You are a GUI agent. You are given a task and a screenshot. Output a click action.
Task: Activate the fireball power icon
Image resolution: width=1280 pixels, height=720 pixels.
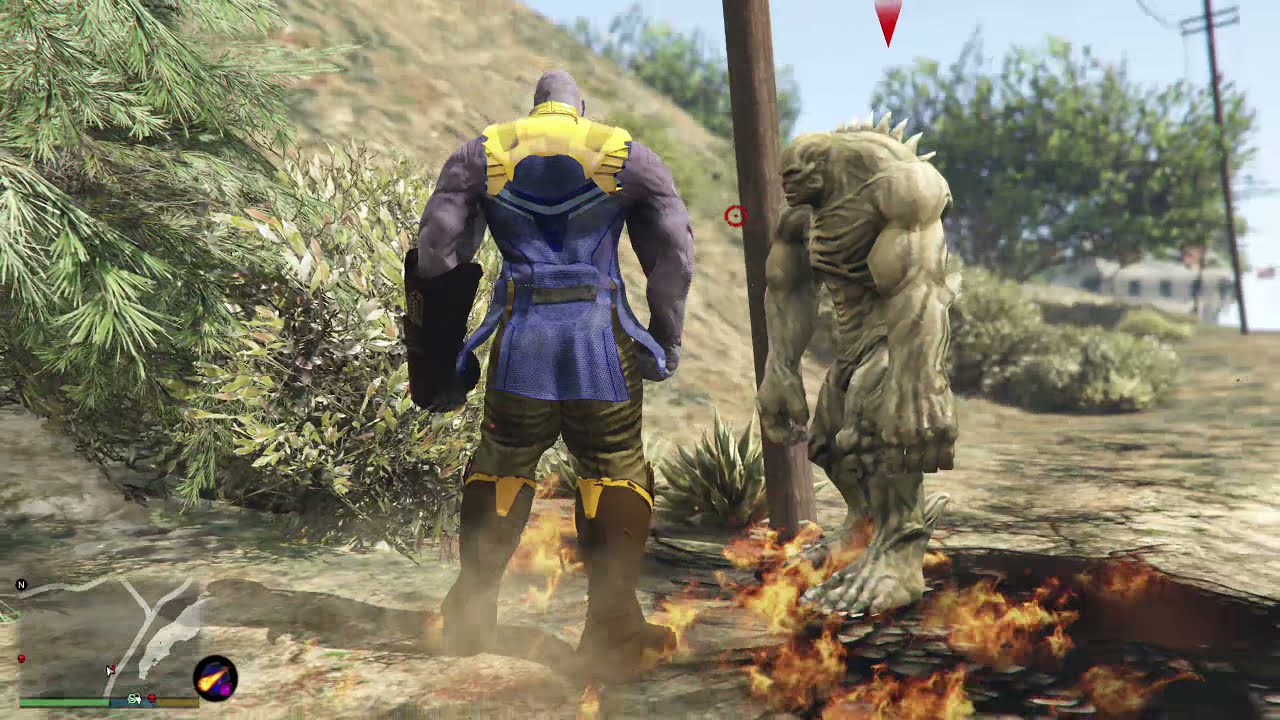(x=215, y=677)
